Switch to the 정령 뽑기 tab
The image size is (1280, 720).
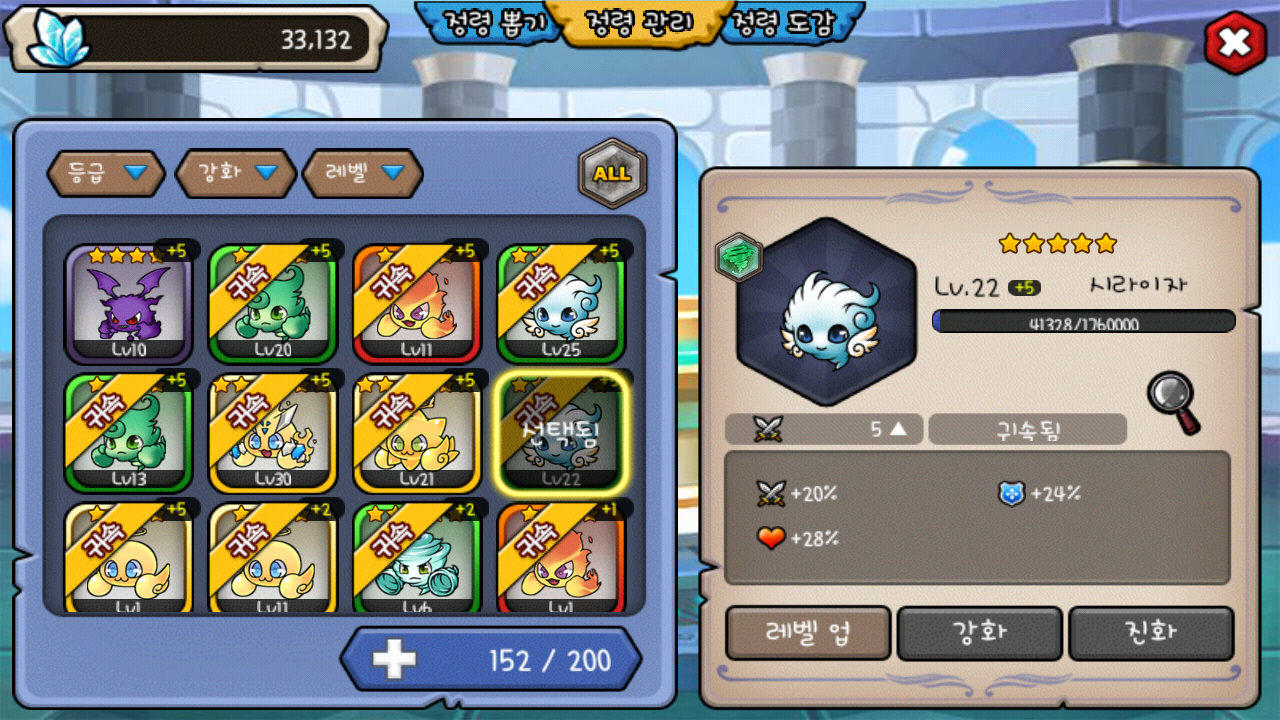click(x=488, y=23)
